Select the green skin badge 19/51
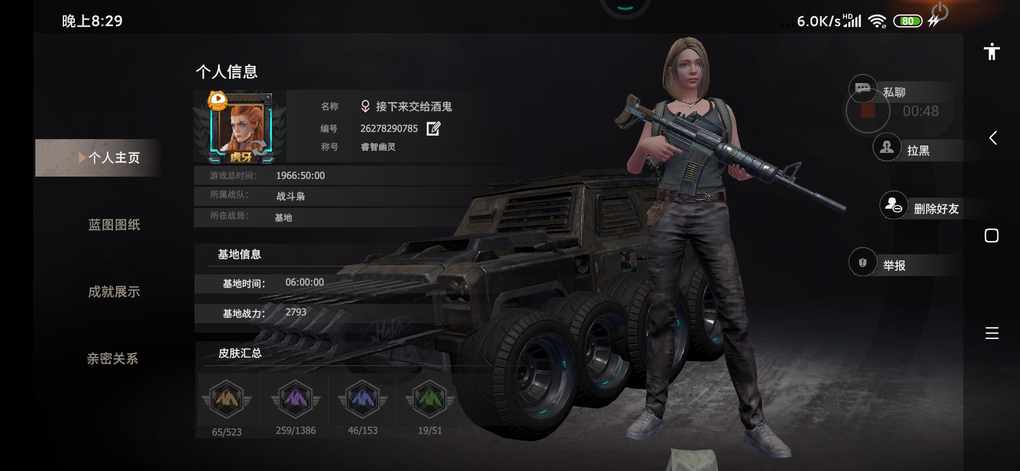 tap(429, 401)
